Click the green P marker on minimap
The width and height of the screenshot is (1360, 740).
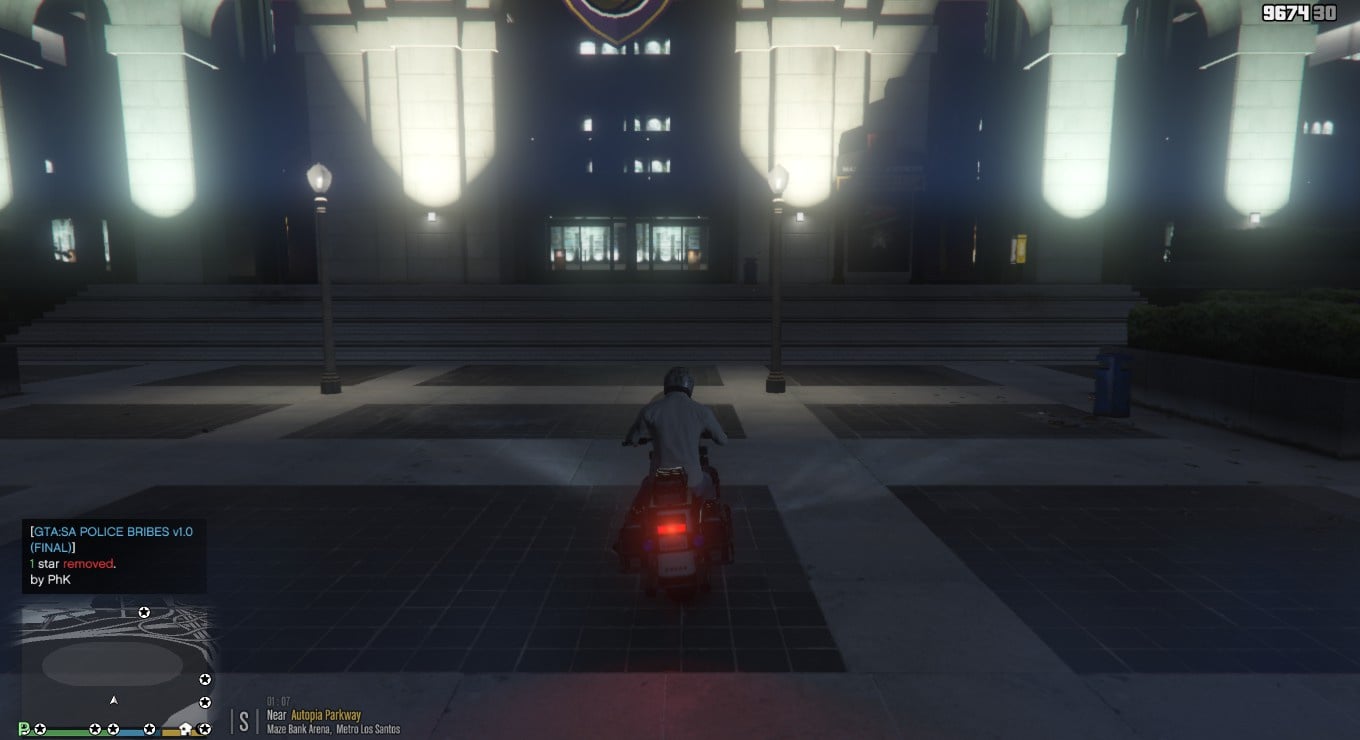pos(24,729)
